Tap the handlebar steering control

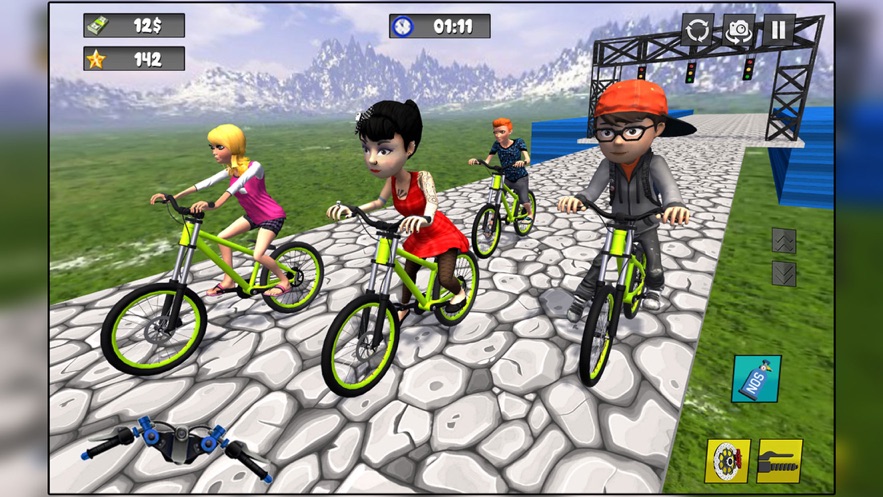coord(176,445)
